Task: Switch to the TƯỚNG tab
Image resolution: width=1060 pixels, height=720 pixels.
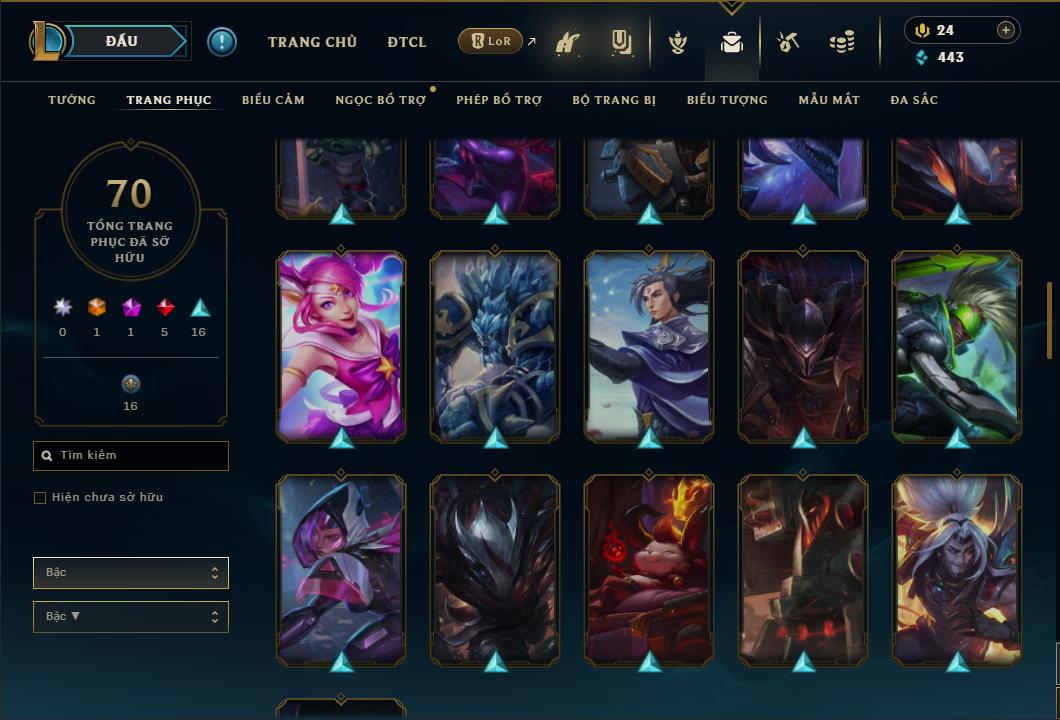Action: [x=72, y=100]
